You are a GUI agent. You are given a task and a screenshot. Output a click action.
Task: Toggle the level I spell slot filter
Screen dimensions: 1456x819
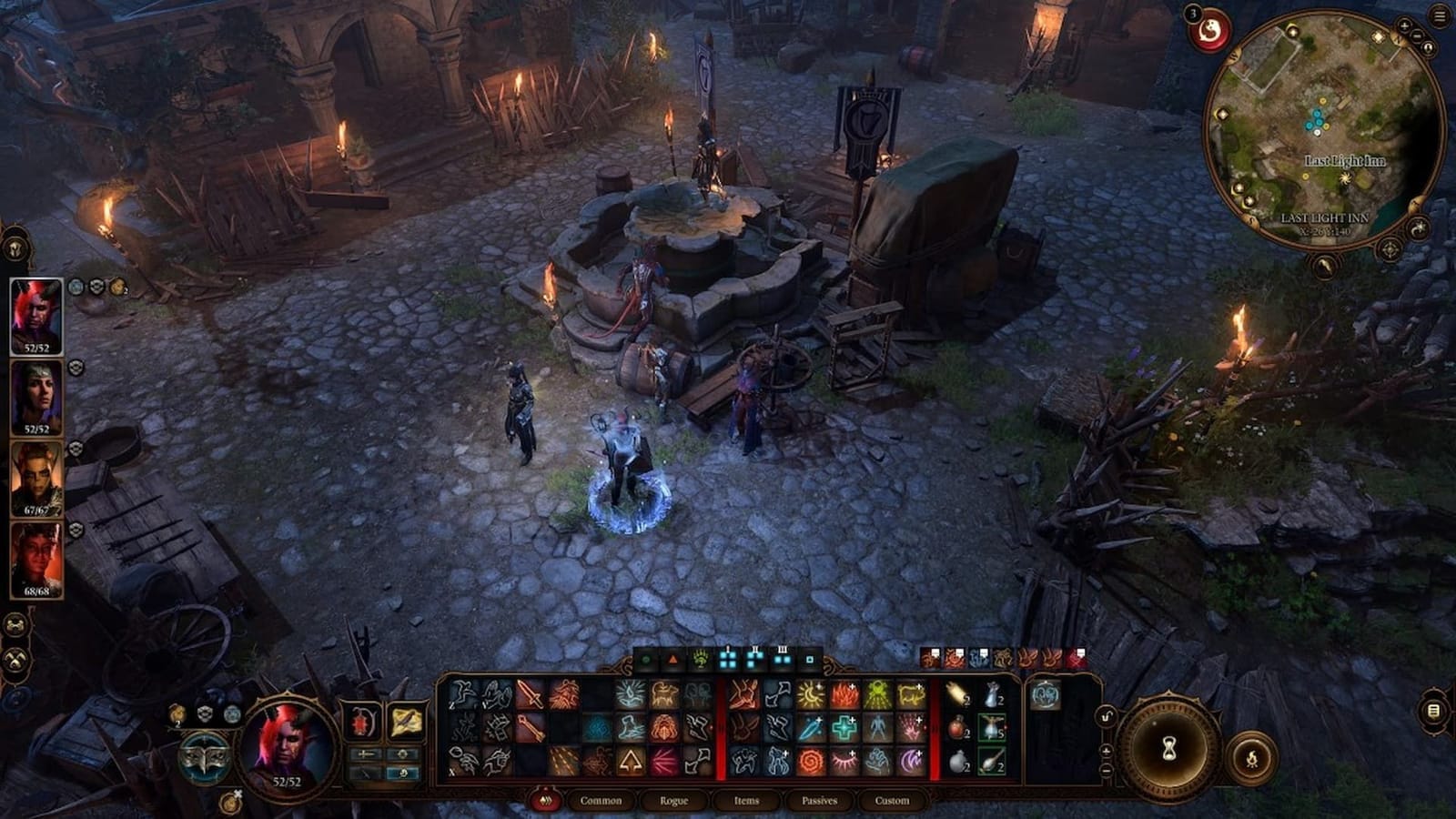[728, 658]
